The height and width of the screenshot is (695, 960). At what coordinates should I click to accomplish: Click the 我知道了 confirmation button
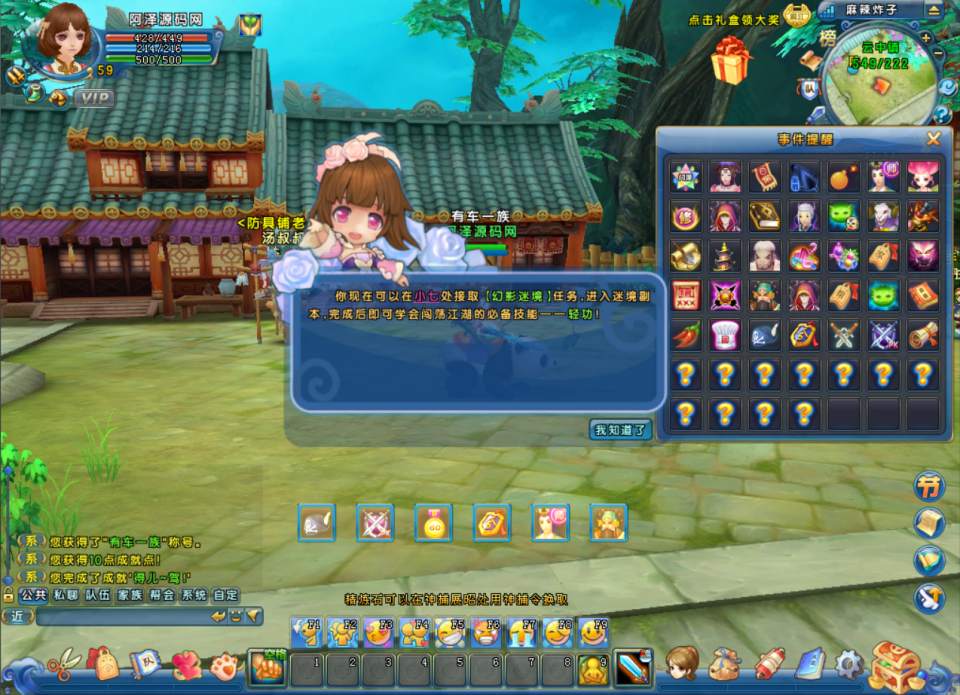(620, 430)
